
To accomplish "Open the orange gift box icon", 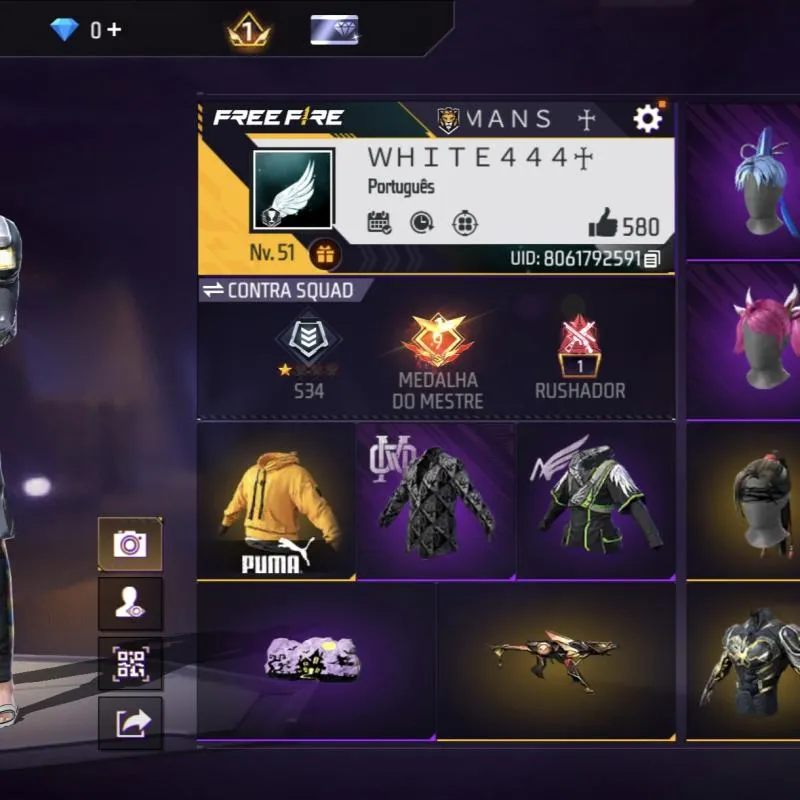I will tap(324, 254).
